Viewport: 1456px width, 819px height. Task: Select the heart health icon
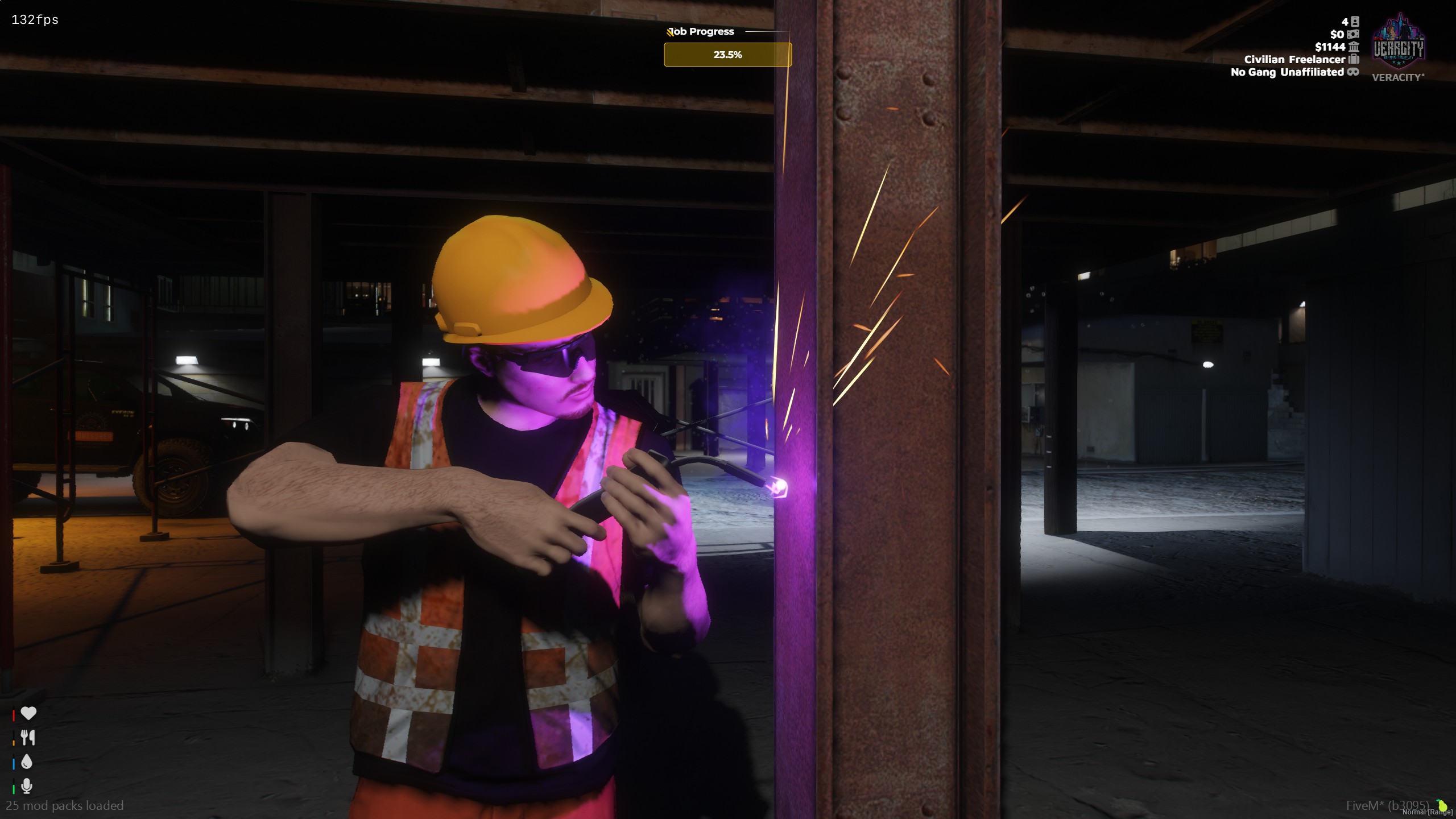tap(27, 713)
